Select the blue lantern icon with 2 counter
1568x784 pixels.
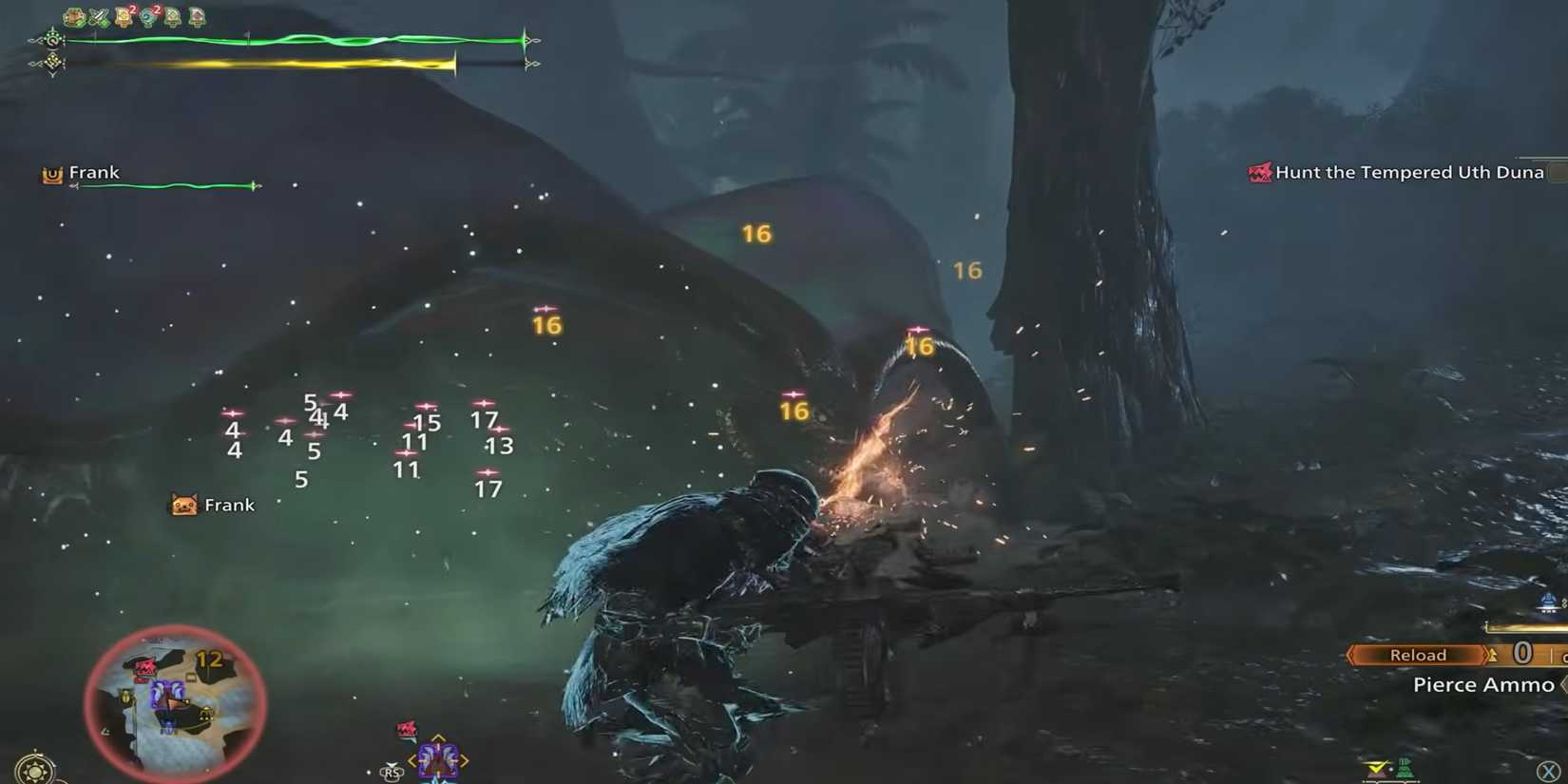[147, 15]
